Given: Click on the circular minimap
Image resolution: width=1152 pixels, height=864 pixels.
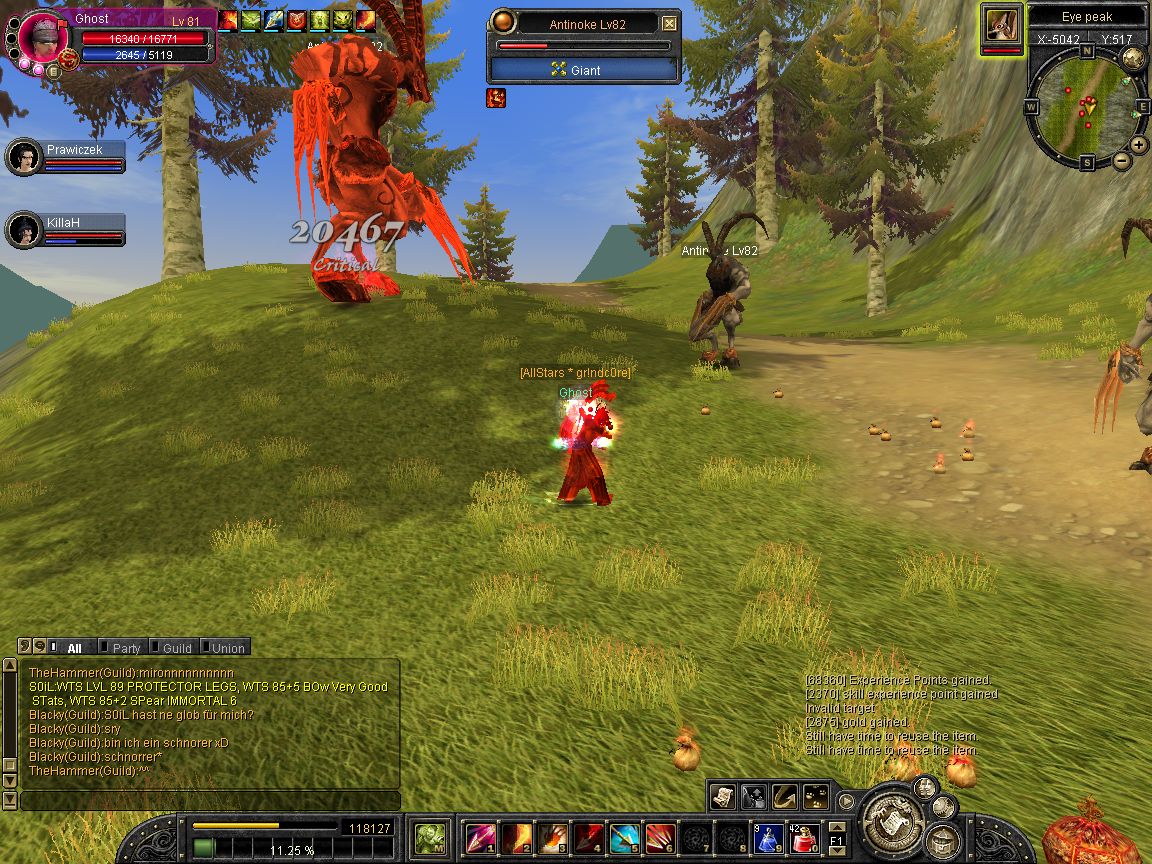Looking at the screenshot, I should point(1085,106).
